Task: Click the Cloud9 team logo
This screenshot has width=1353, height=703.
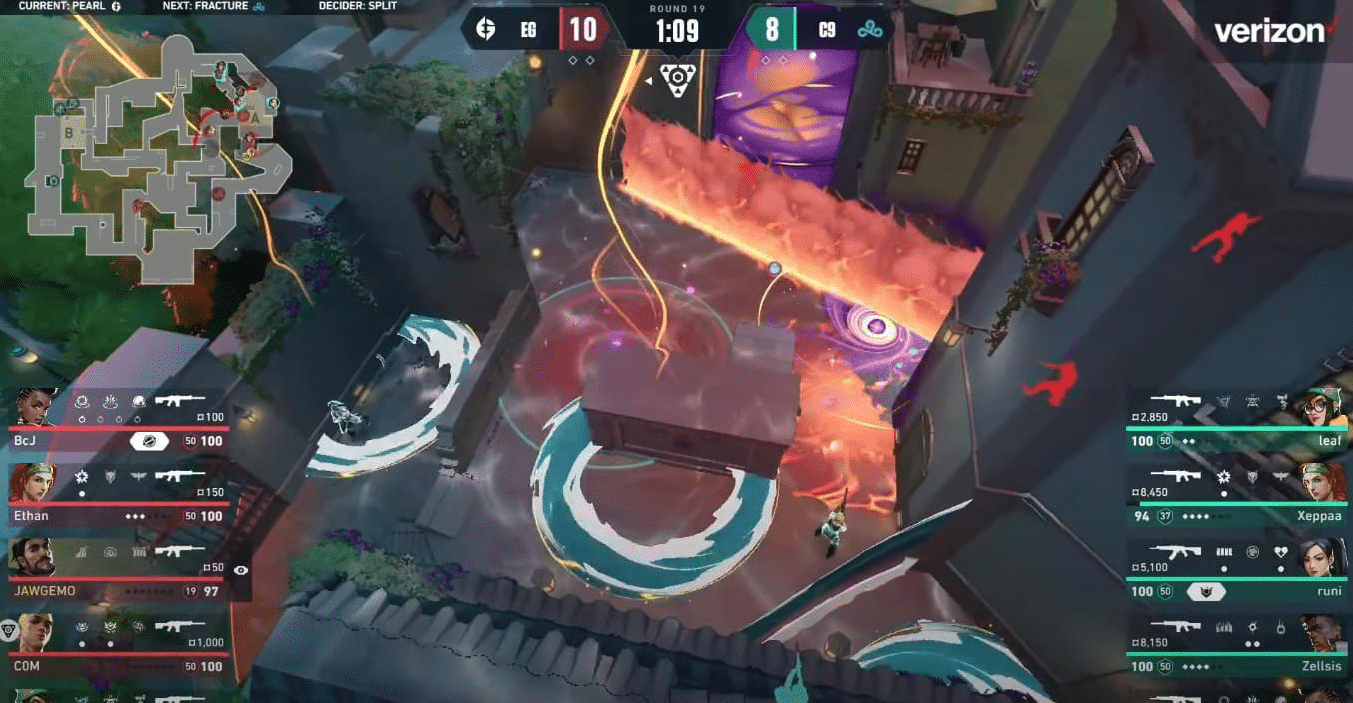Action: tap(870, 29)
